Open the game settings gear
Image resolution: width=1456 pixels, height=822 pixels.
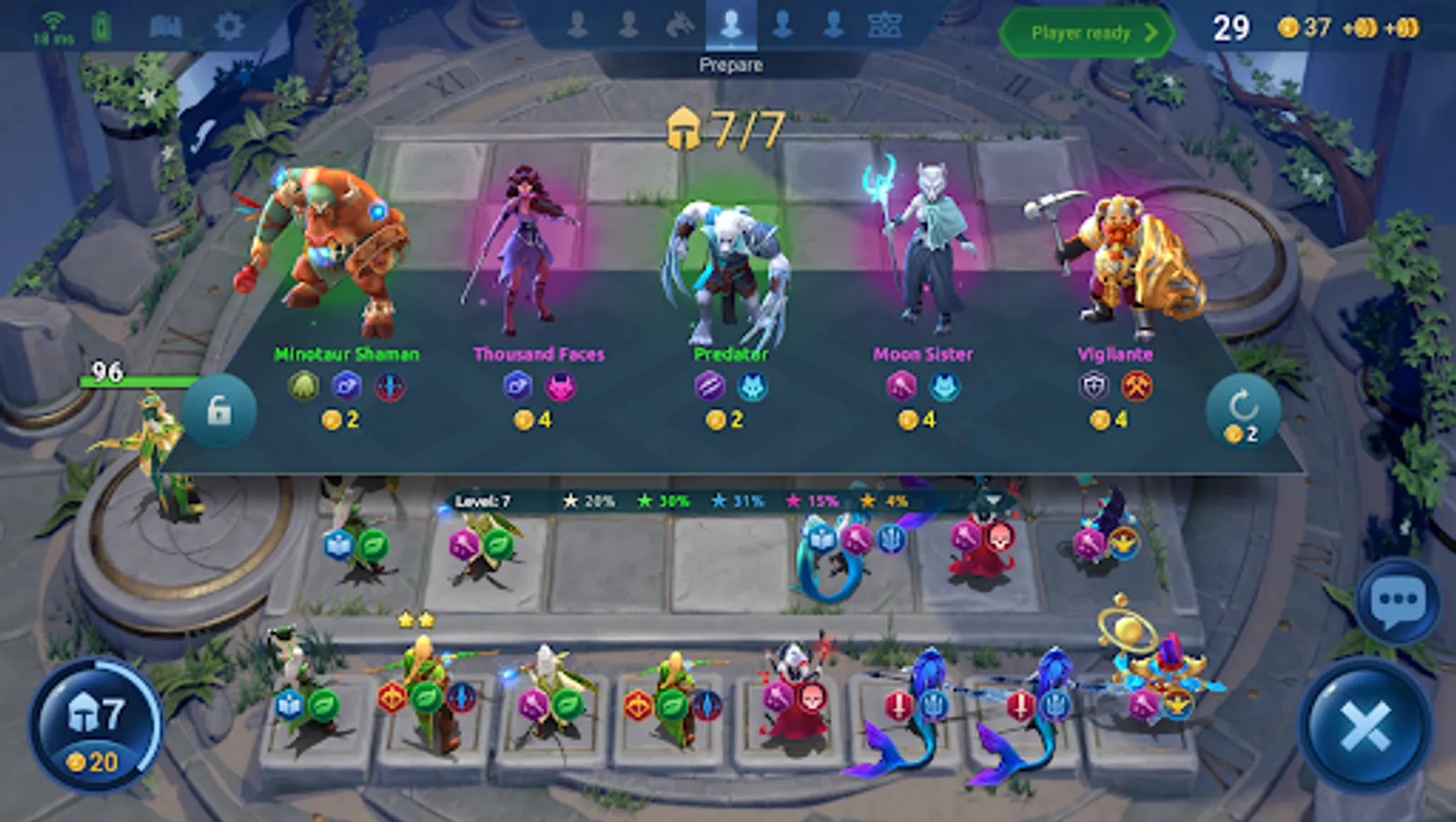point(230,25)
